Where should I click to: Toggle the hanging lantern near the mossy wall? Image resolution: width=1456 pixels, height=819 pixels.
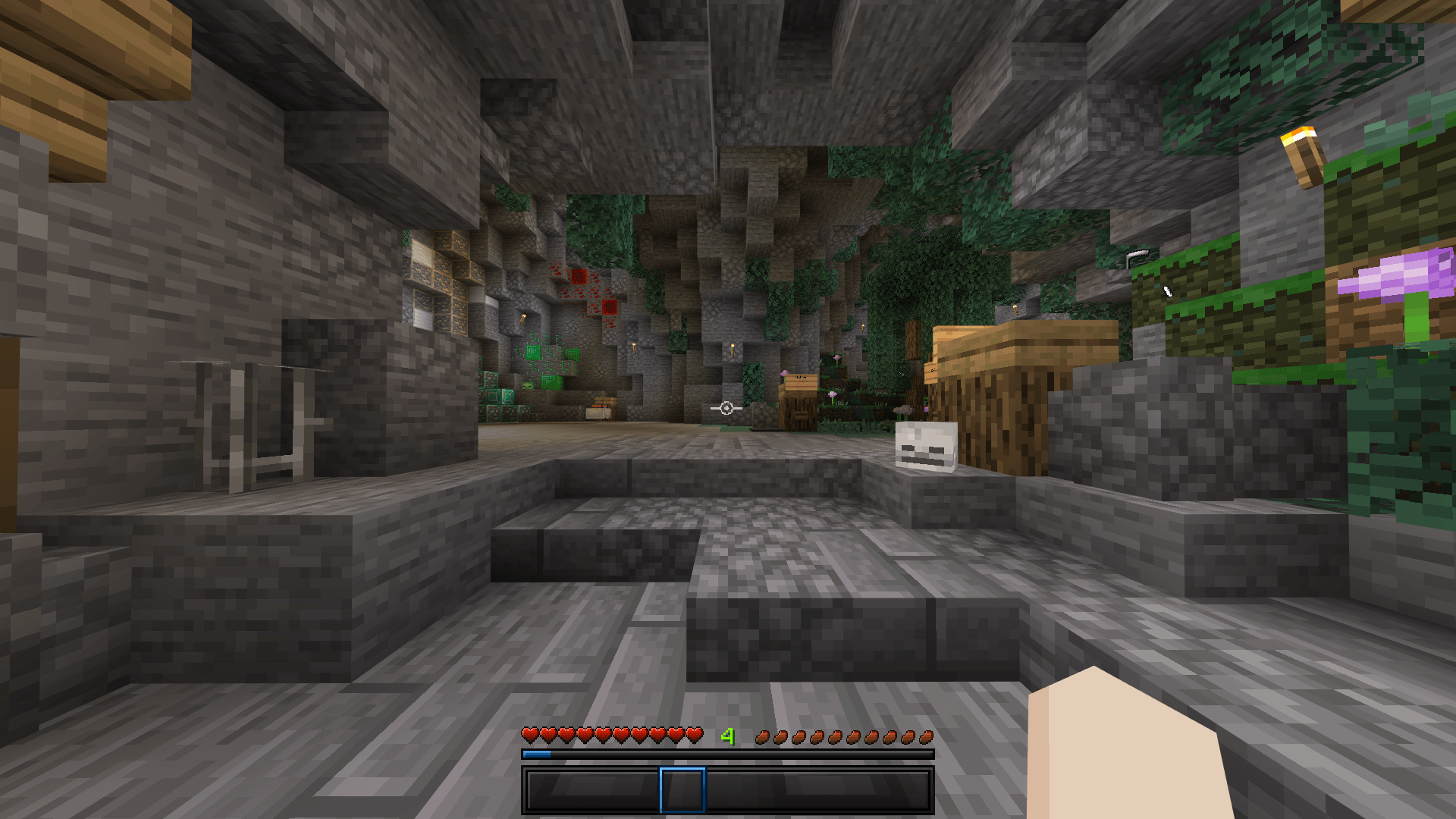click(x=1137, y=254)
